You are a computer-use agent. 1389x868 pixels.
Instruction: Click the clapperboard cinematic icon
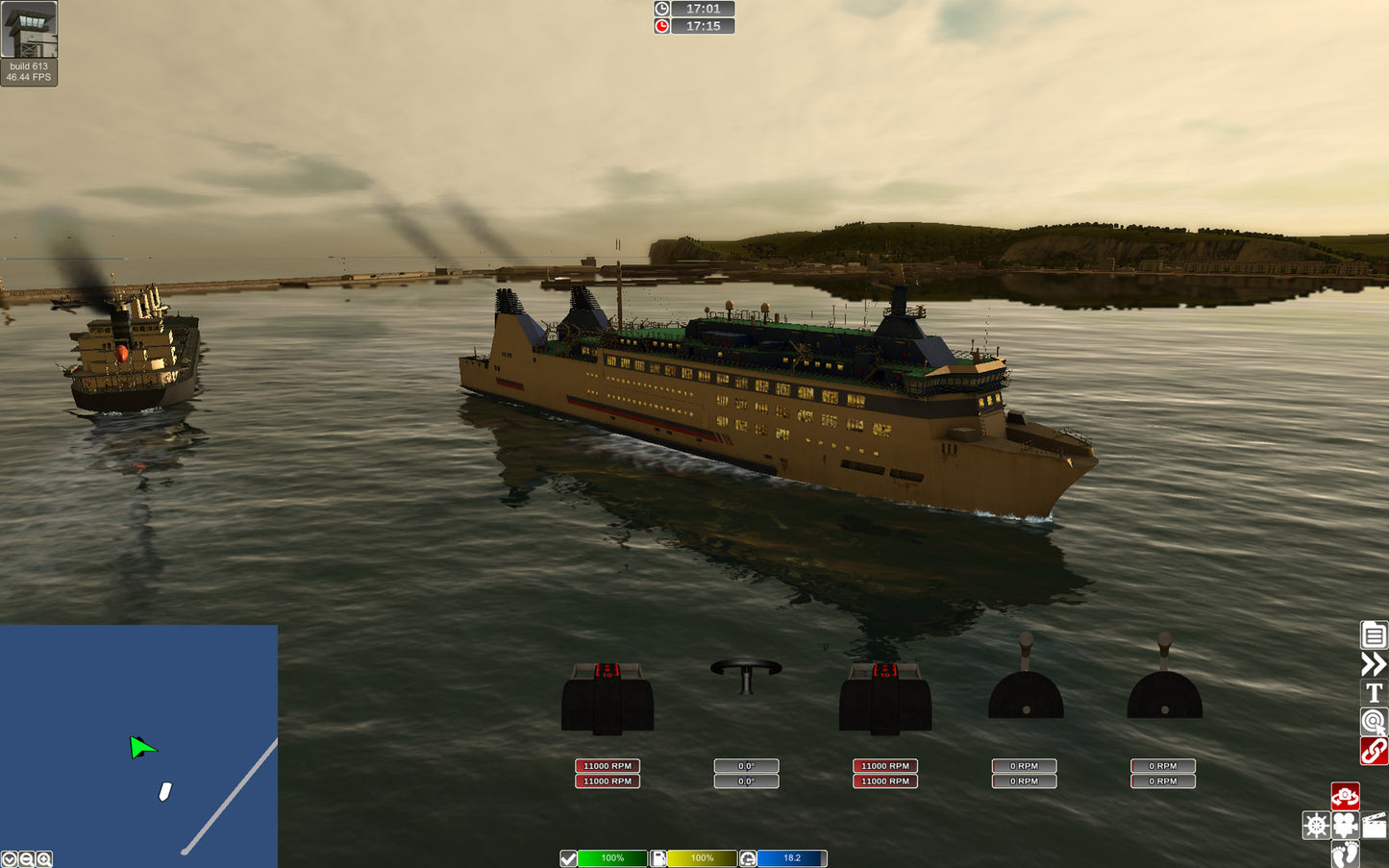1373,825
